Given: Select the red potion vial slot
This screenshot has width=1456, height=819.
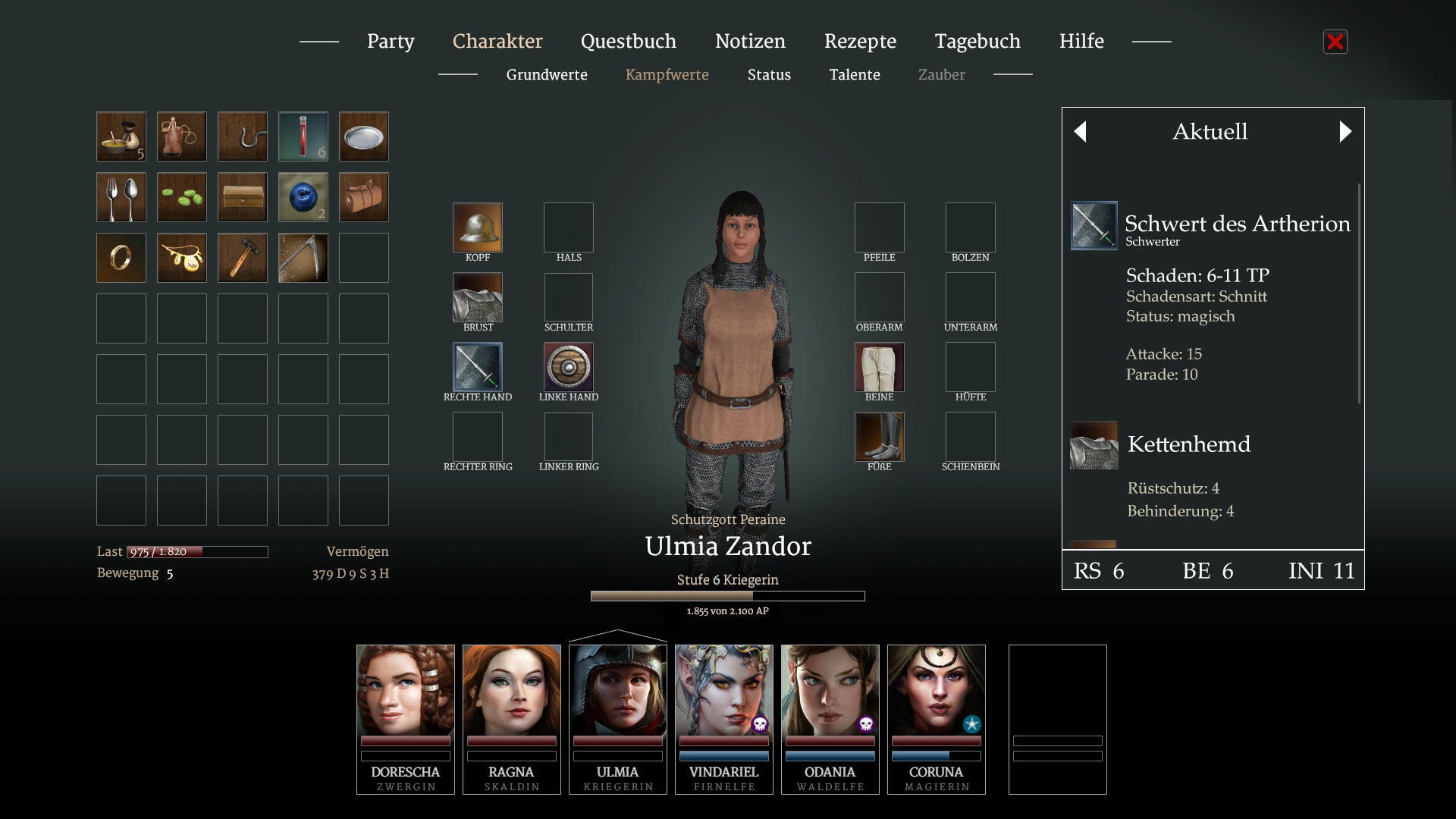Looking at the screenshot, I should (303, 136).
